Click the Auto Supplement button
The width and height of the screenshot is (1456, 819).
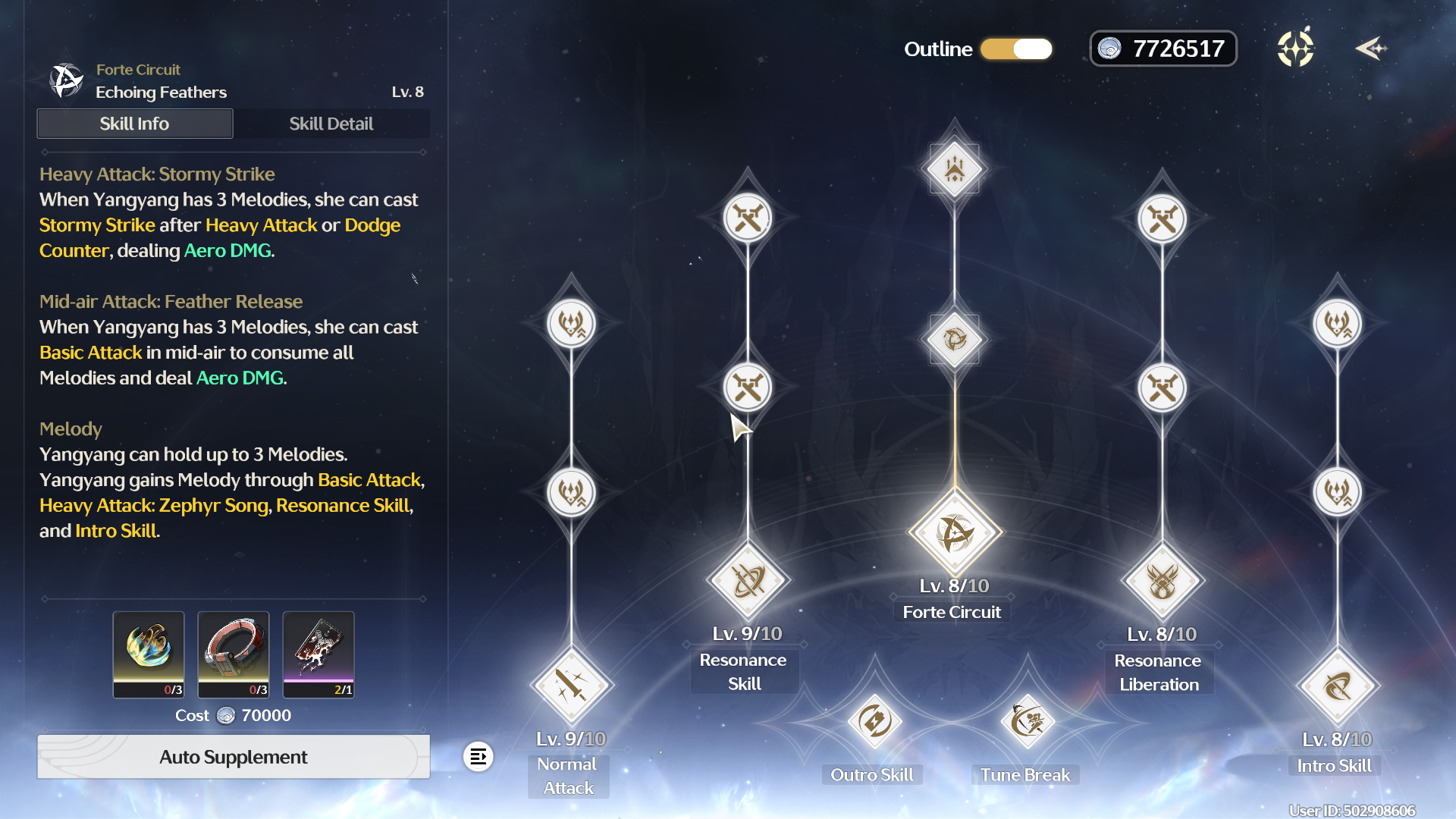(x=234, y=757)
